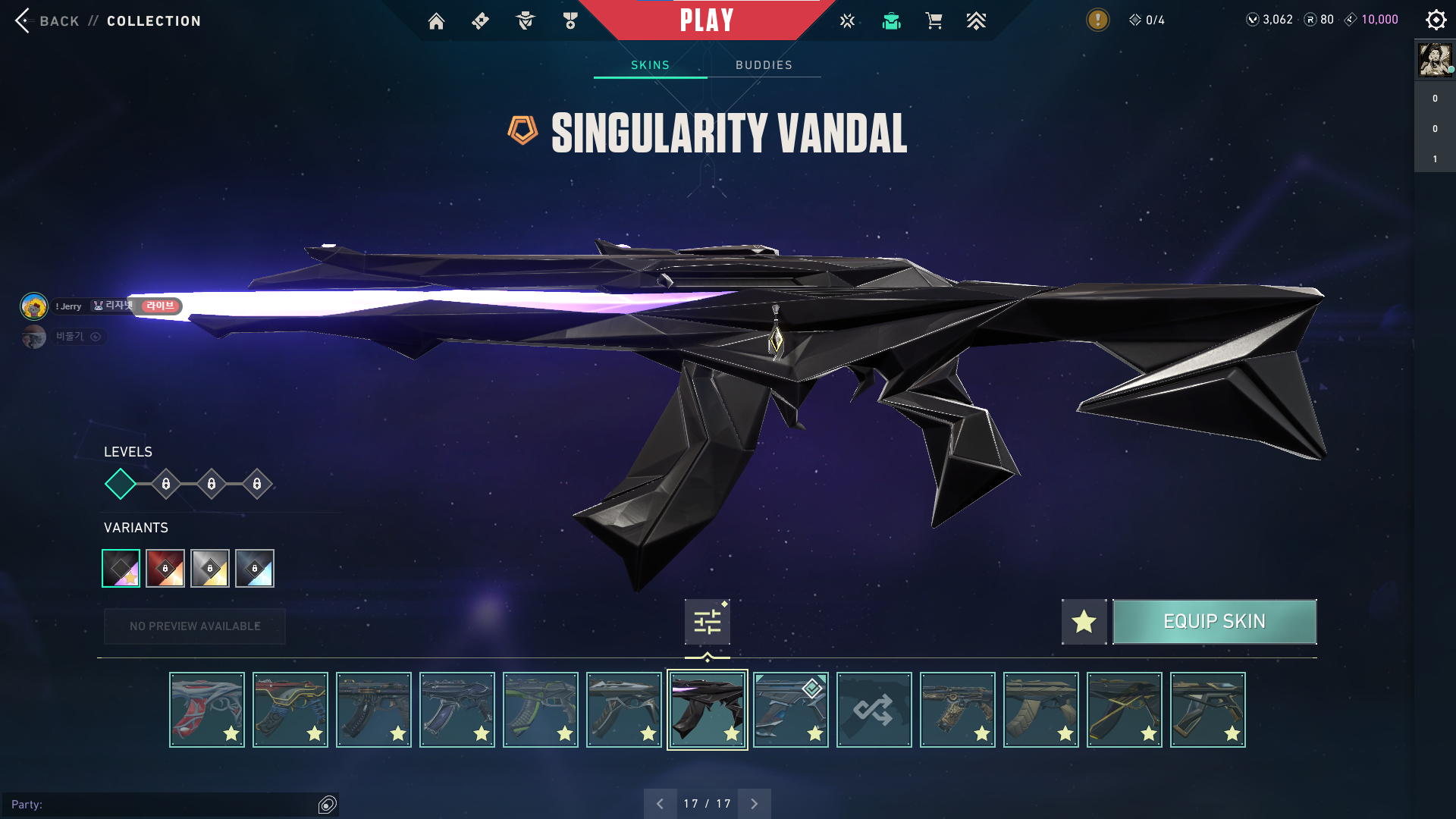Choose the purple default variant swatch
The image size is (1456, 819).
coord(121,568)
